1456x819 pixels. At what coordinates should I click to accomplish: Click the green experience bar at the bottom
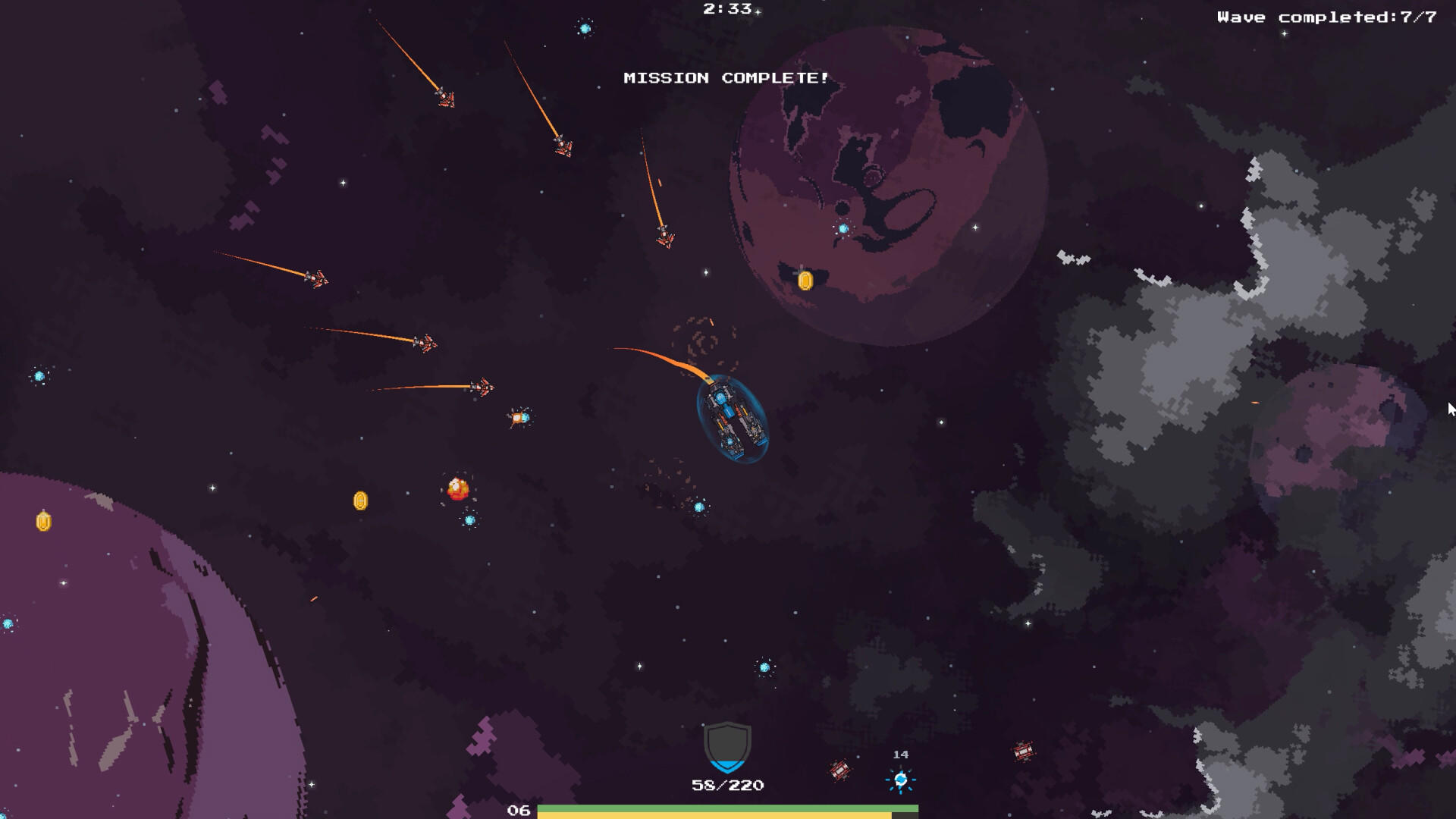click(728, 808)
